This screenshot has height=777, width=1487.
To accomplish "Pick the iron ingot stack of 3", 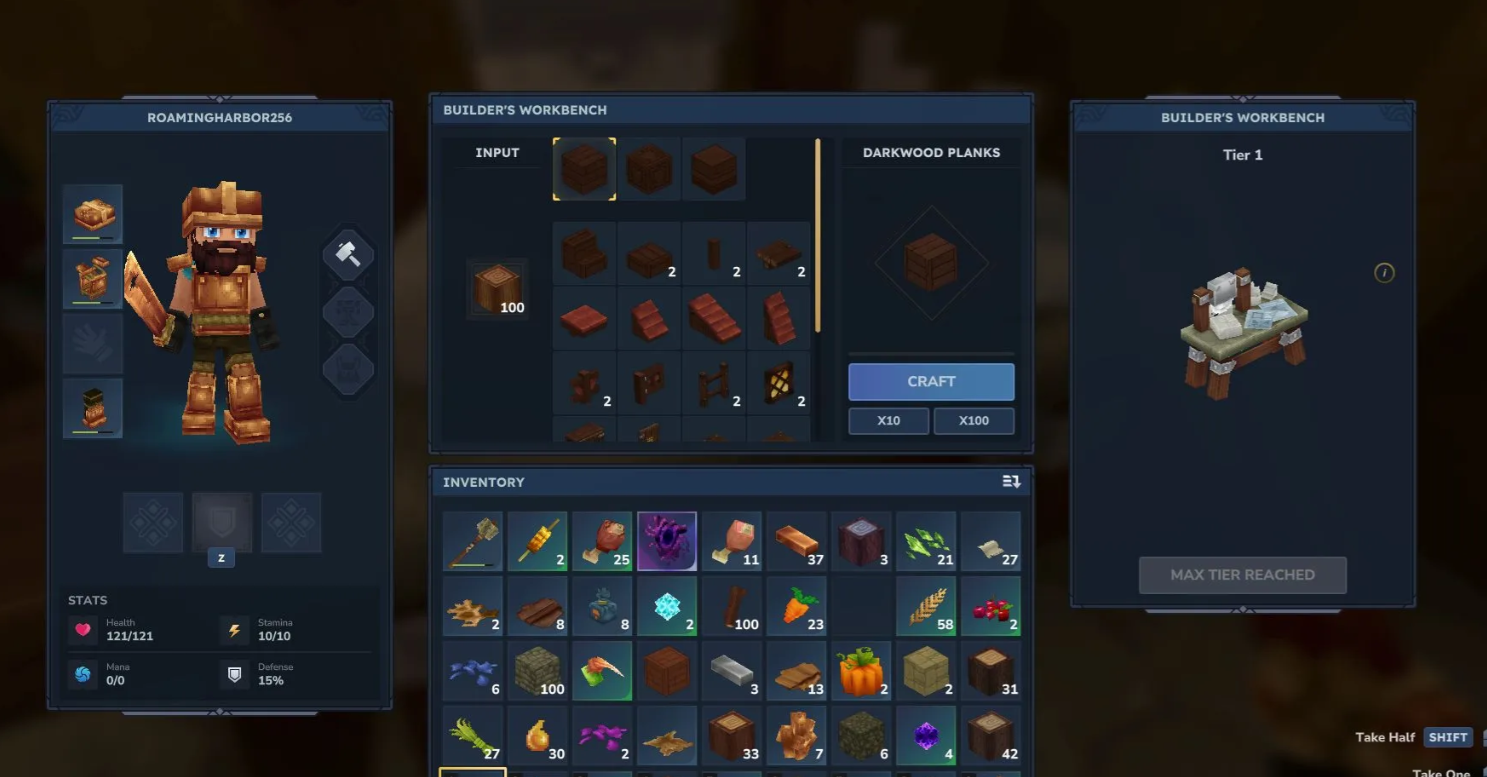I will click(x=732, y=671).
